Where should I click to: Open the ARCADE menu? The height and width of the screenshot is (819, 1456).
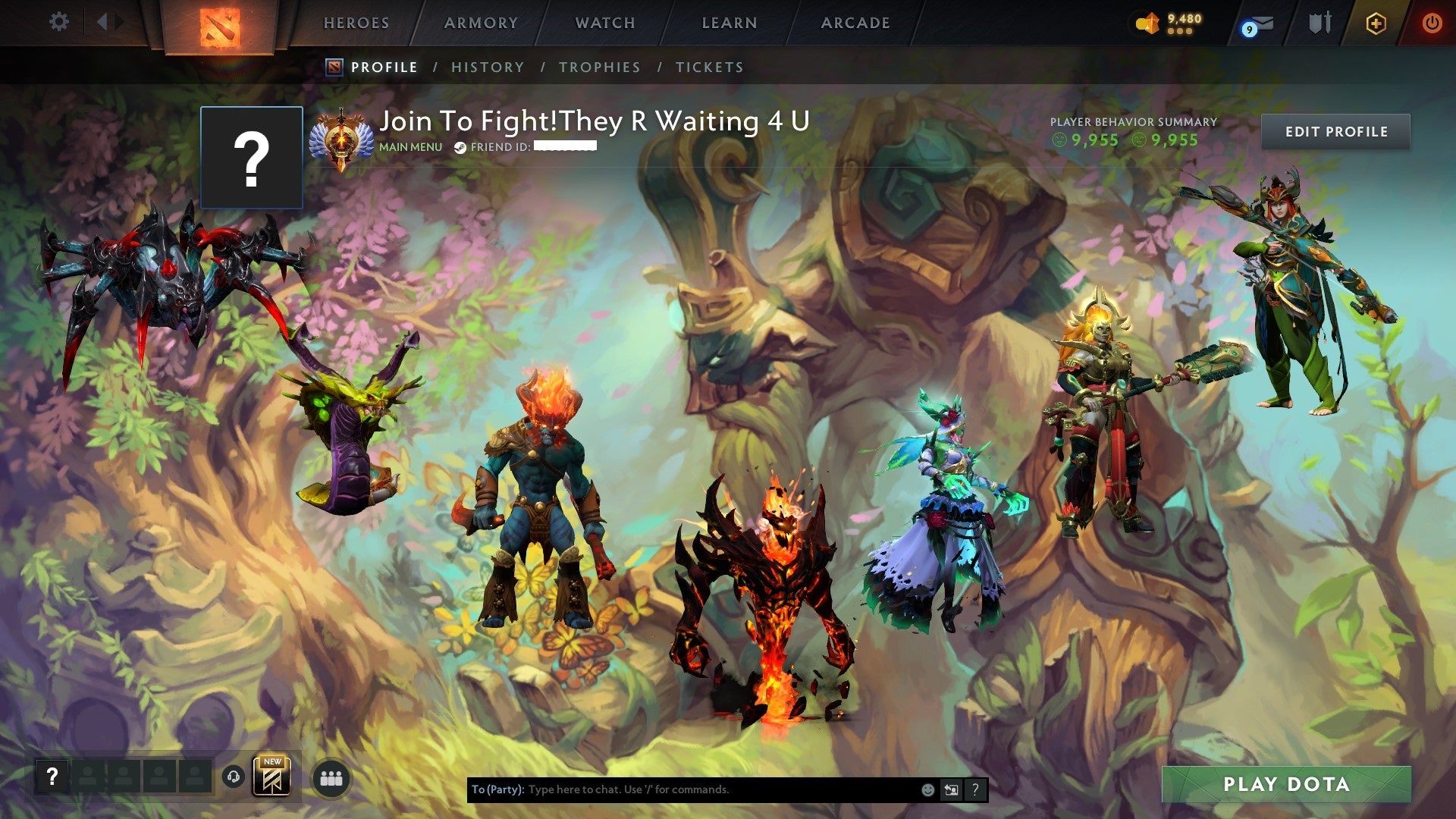click(854, 23)
